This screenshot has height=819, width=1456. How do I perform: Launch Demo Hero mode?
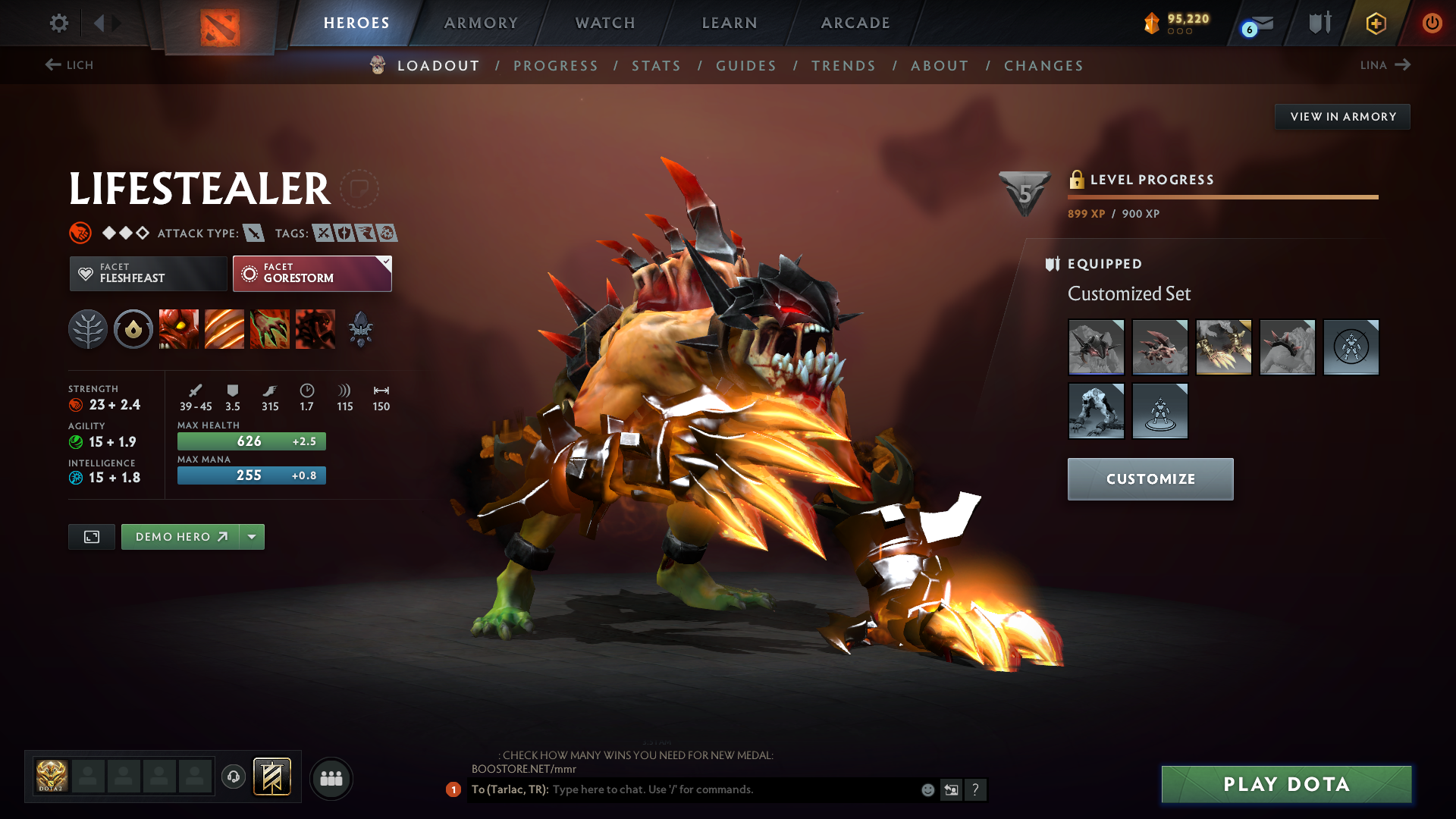click(180, 537)
